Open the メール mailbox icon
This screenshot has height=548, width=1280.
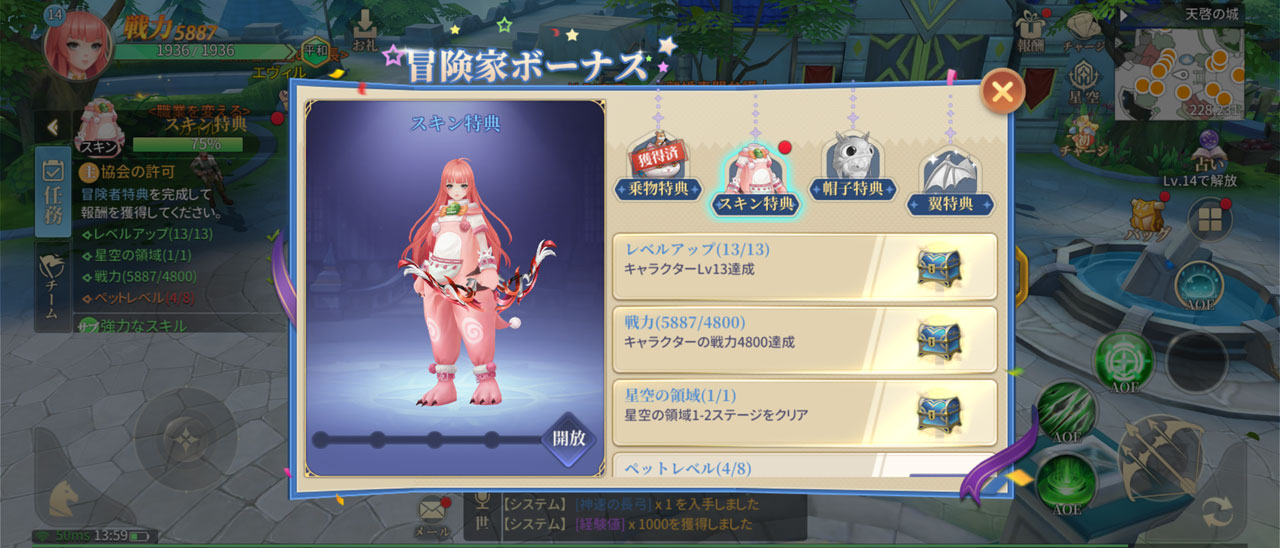432,513
